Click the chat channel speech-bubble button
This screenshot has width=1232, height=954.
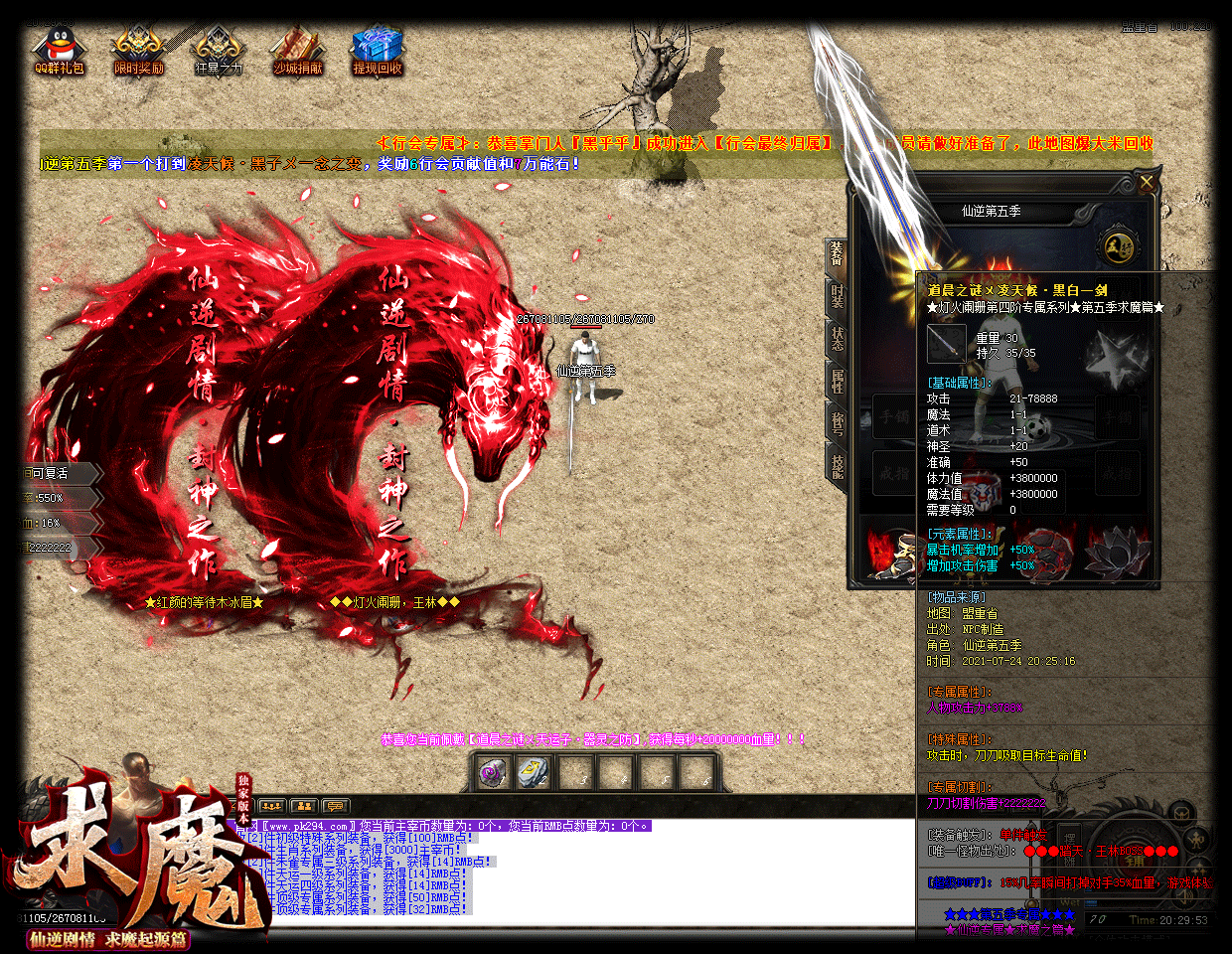(335, 806)
